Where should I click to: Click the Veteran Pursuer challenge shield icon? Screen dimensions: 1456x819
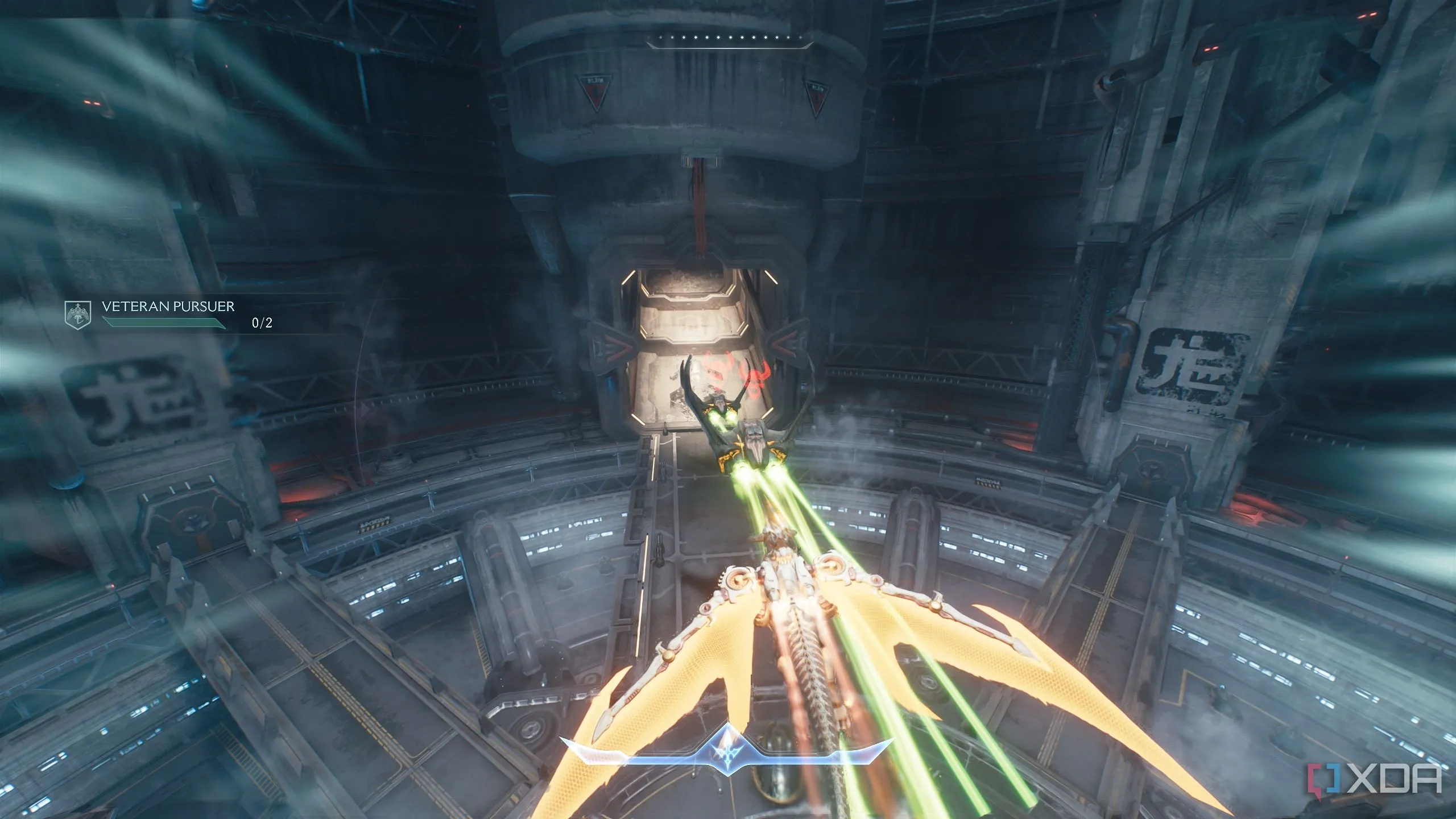(78, 315)
